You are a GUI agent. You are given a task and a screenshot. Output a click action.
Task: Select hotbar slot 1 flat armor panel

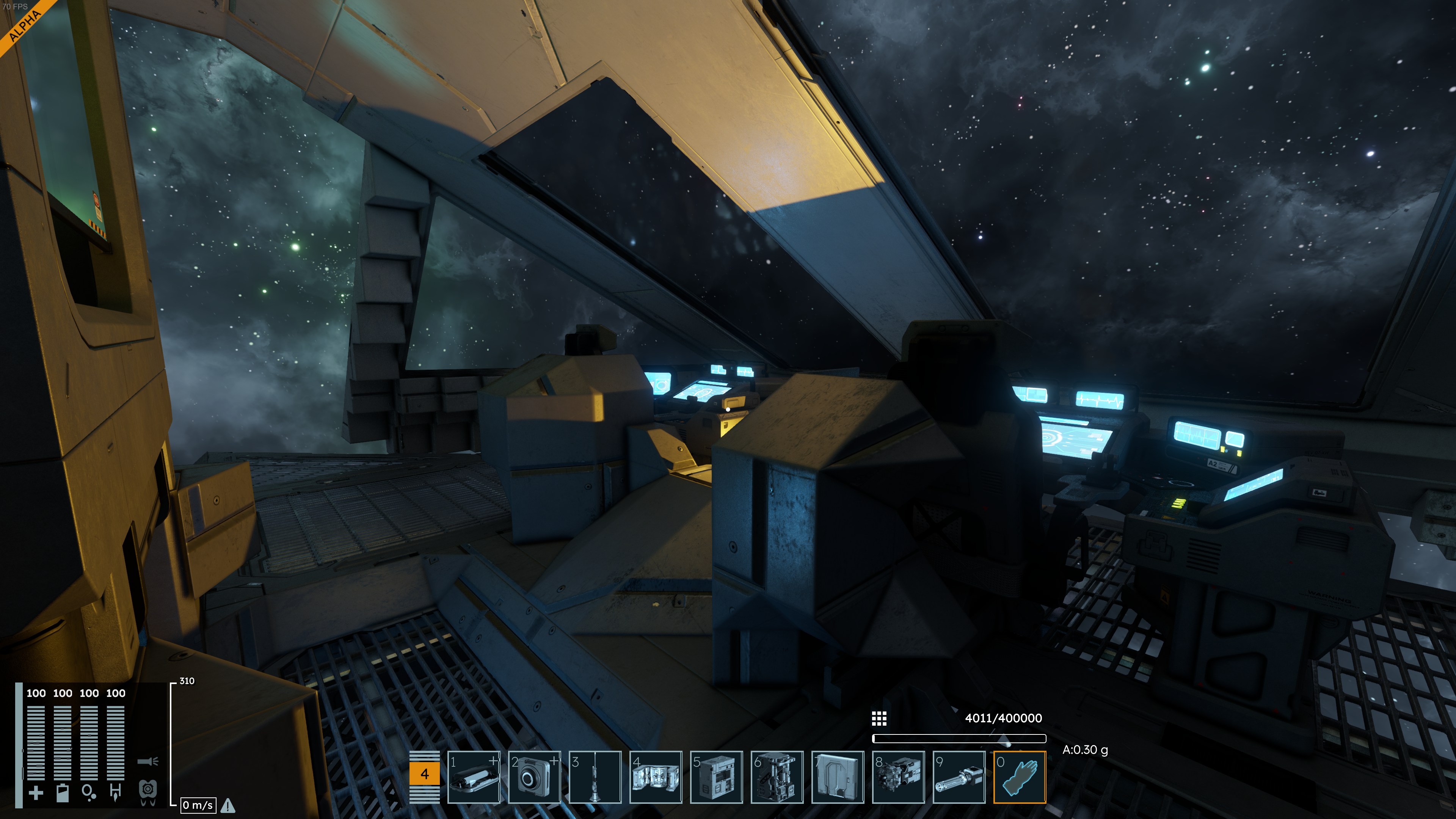pos(474,777)
